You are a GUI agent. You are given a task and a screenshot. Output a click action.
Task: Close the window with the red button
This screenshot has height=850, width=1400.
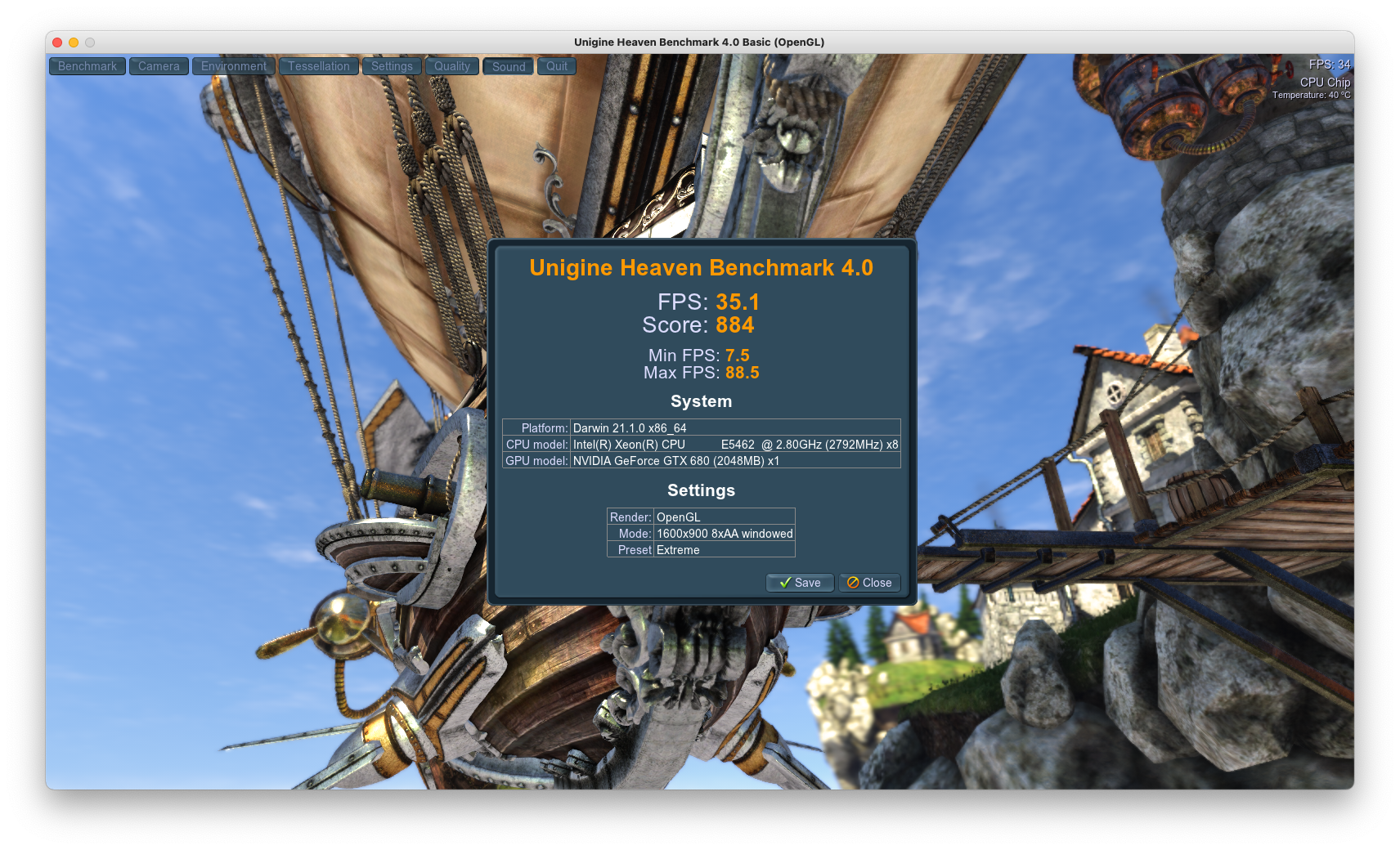[x=57, y=42]
